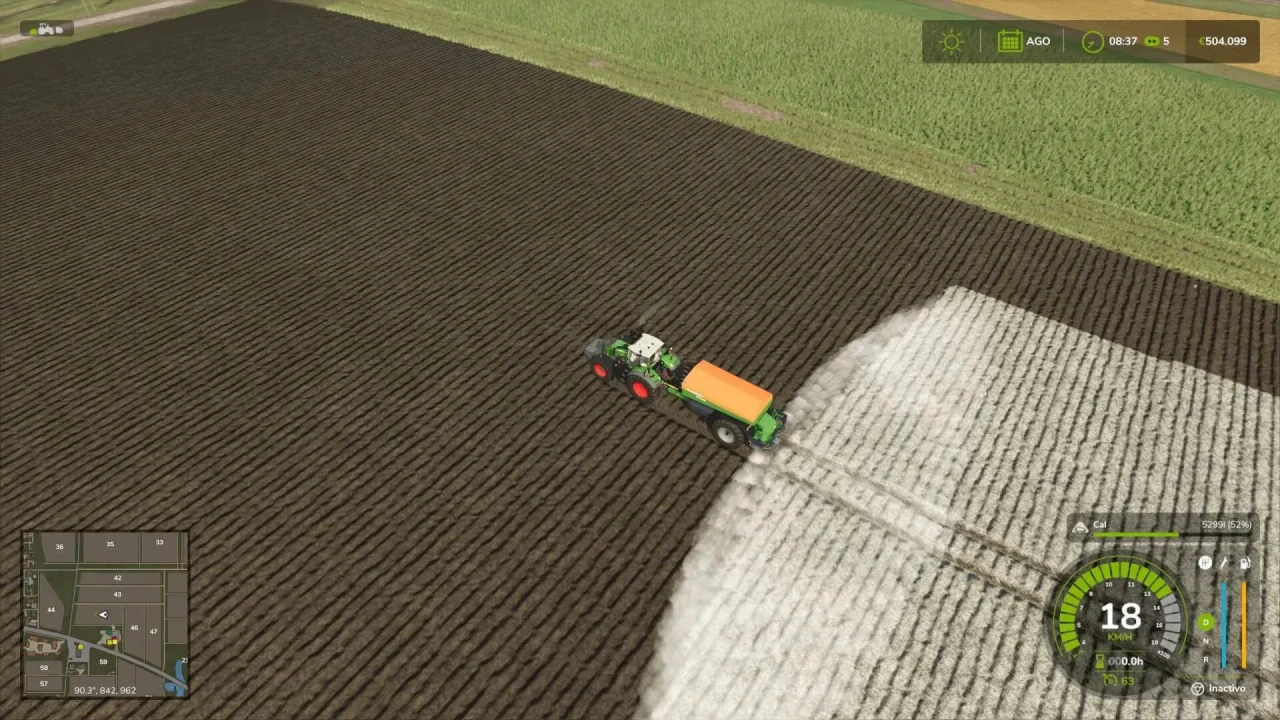Click the hourglass operating hours icon
The width and height of the screenshot is (1280, 720).
(1100, 660)
